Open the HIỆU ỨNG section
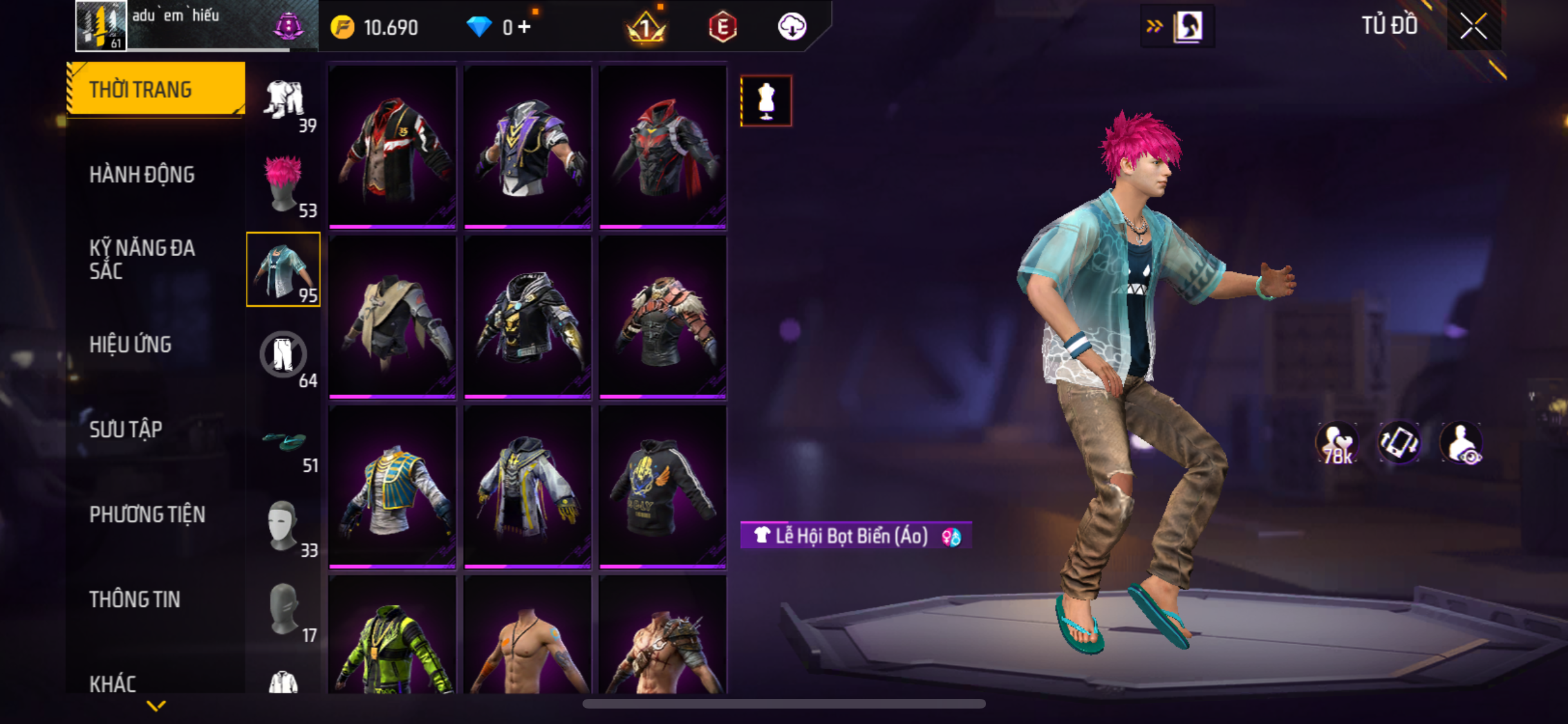Image resolution: width=1568 pixels, height=724 pixels. (131, 344)
